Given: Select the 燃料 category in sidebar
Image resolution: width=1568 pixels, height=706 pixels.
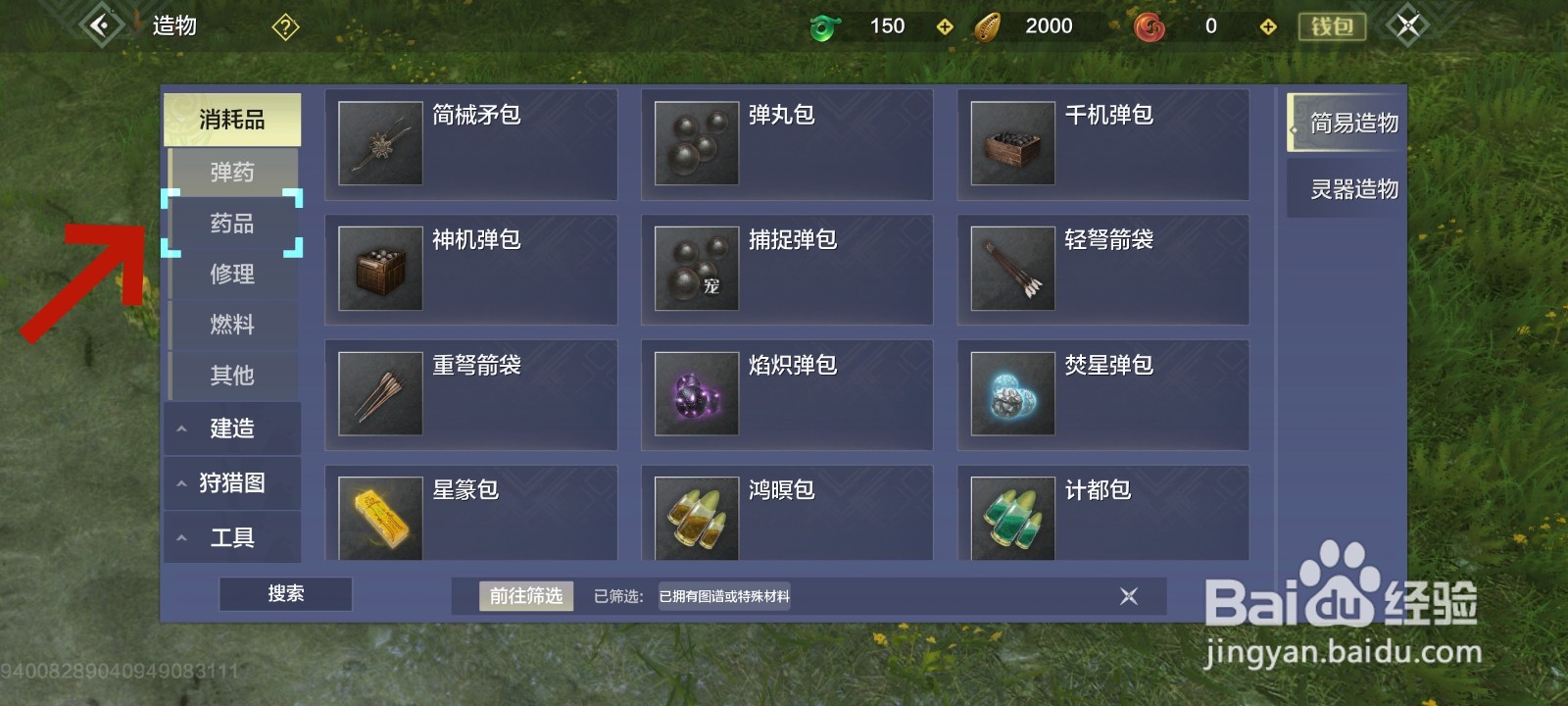Looking at the screenshot, I should (232, 325).
